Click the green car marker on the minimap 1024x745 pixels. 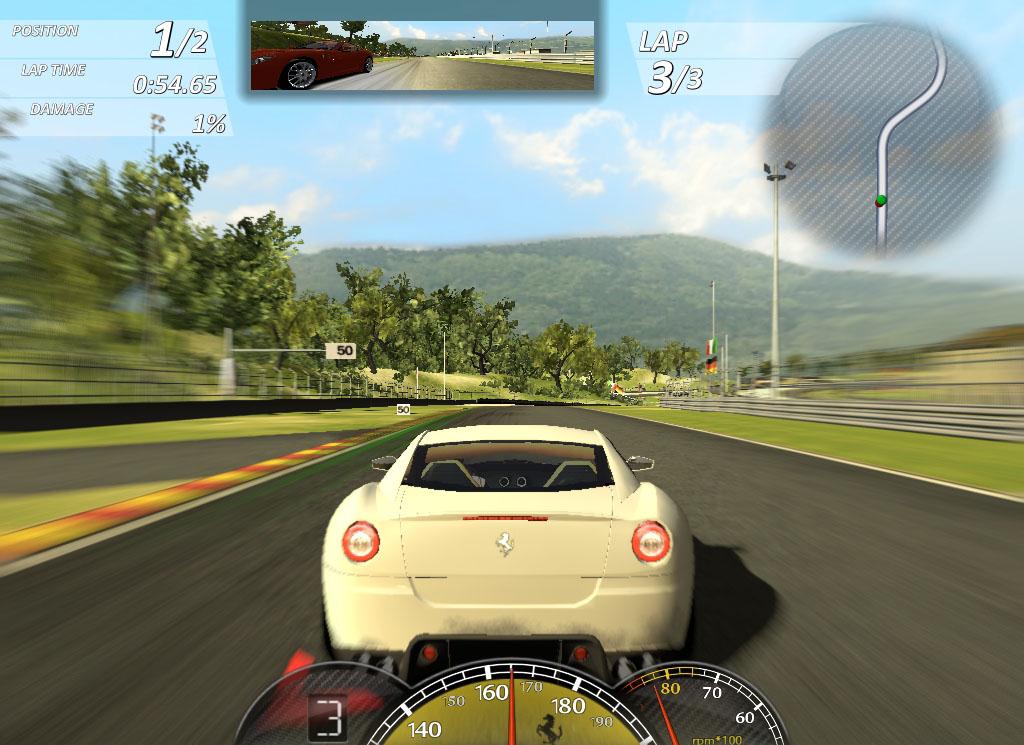[x=880, y=200]
